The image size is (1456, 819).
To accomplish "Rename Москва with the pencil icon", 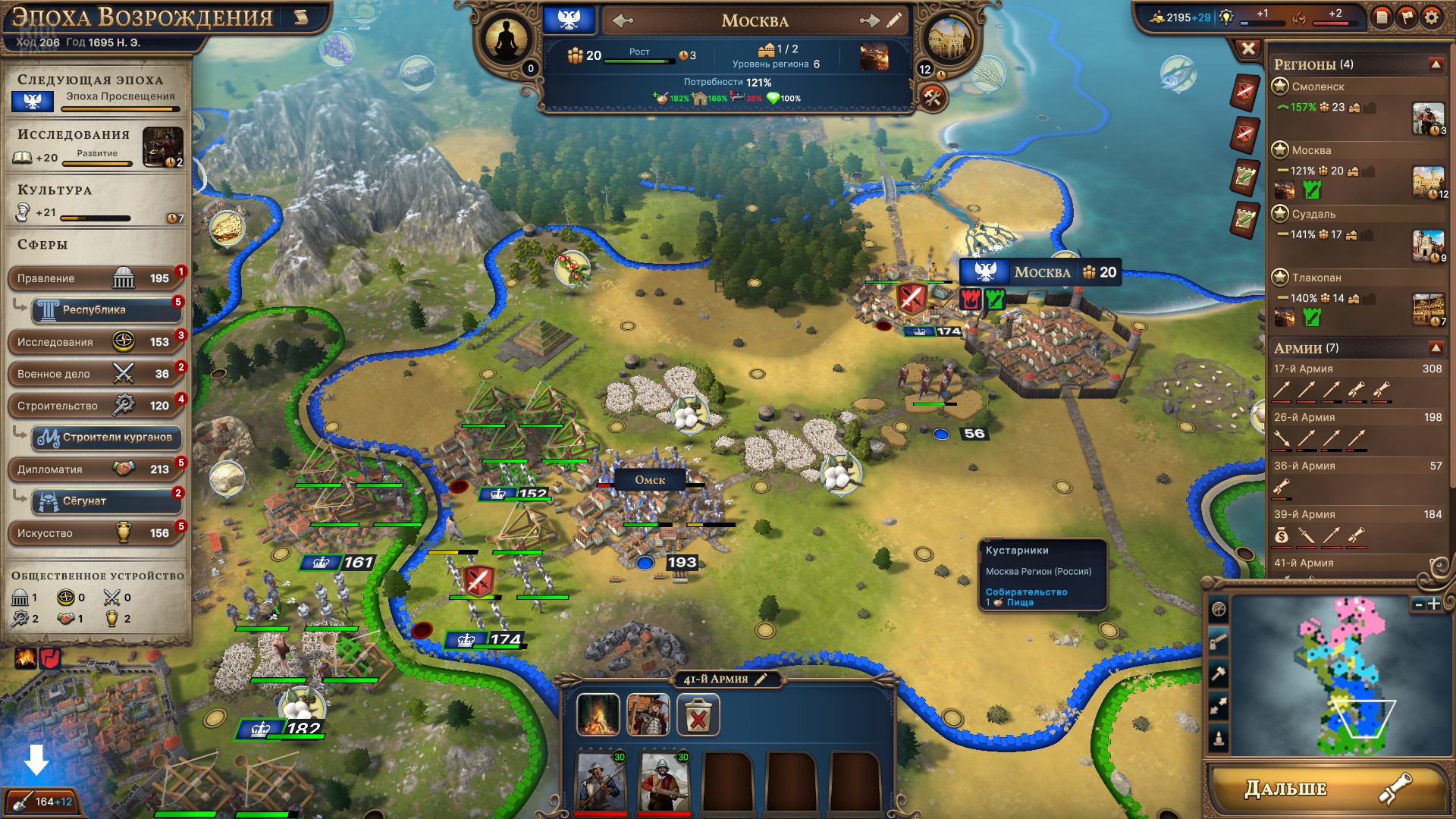I will tap(896, 21).
